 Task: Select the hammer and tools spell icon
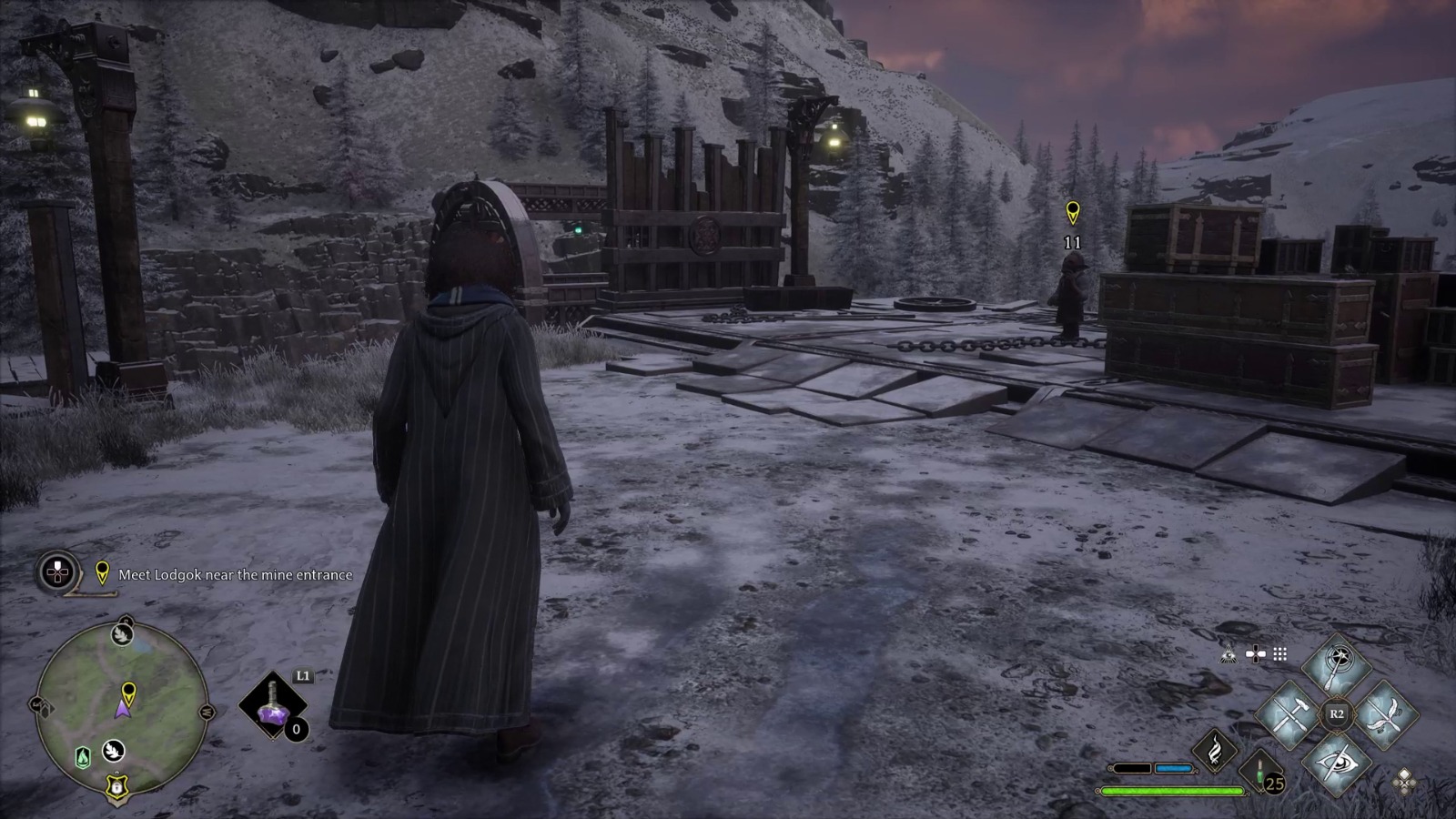1289,713
